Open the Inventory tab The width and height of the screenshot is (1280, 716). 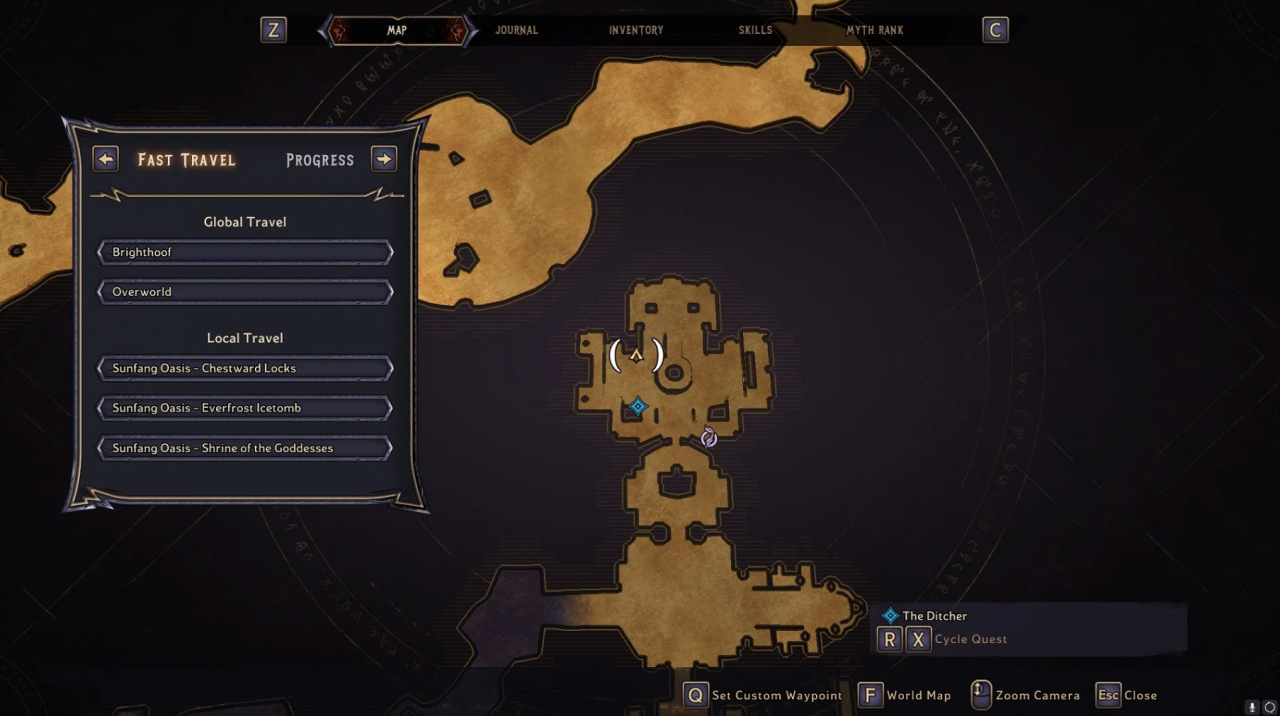(x=636, y=30)
